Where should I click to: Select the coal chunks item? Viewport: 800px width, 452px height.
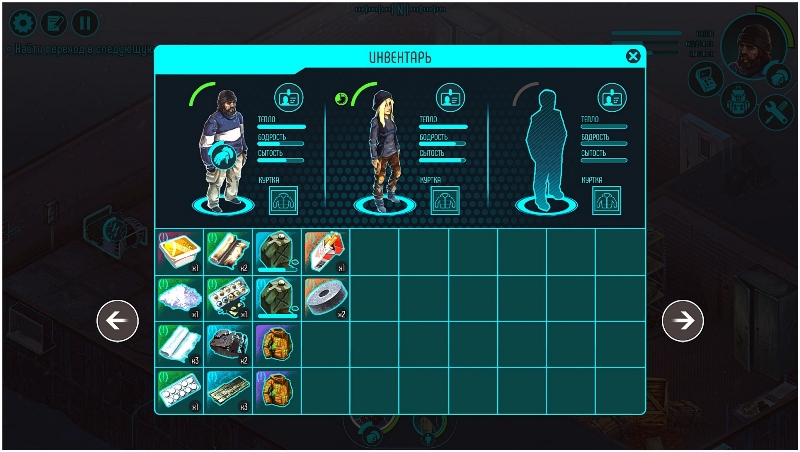point(228,345)
